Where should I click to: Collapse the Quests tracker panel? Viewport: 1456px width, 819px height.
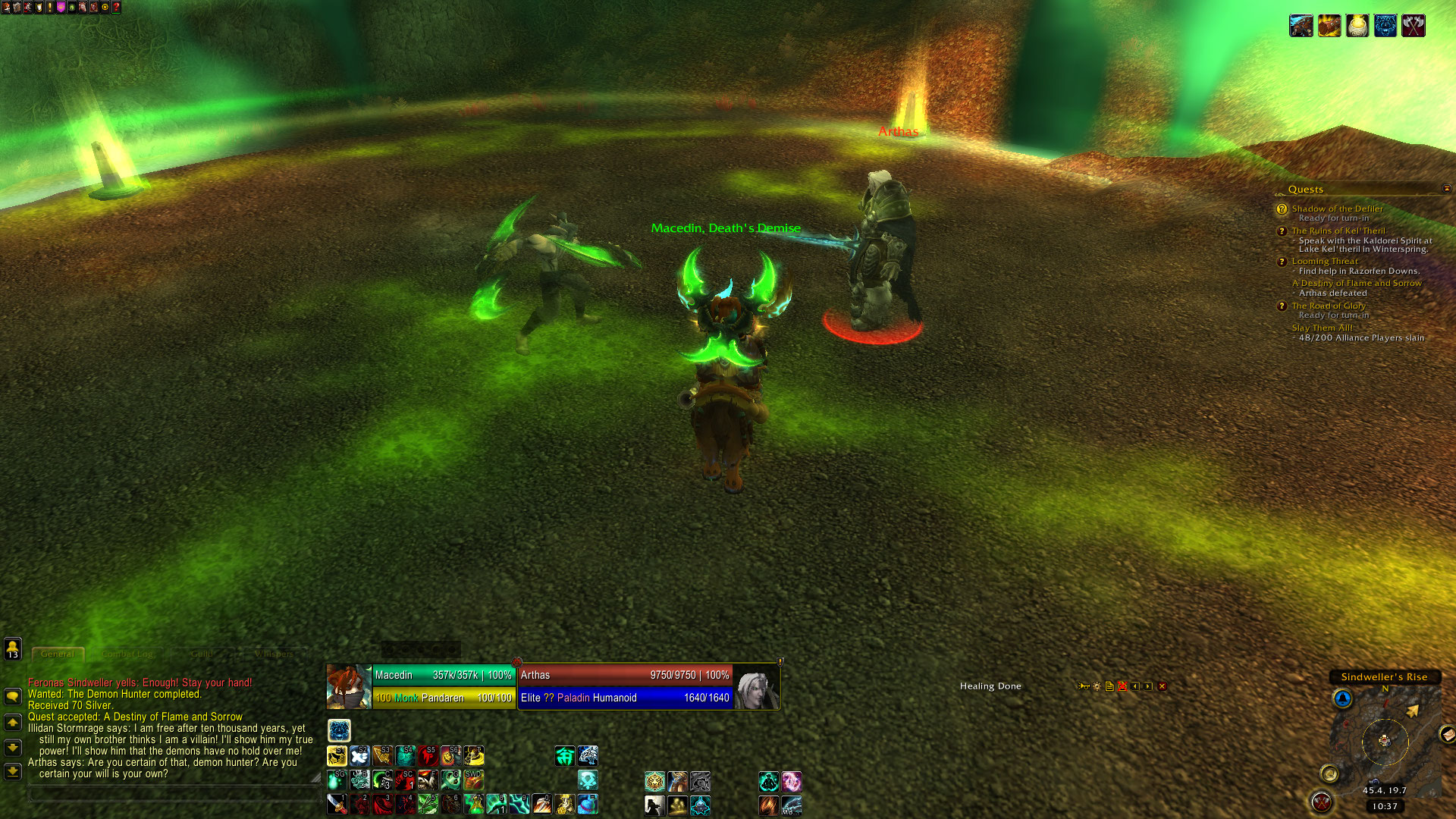click(x=1446, y=188)
